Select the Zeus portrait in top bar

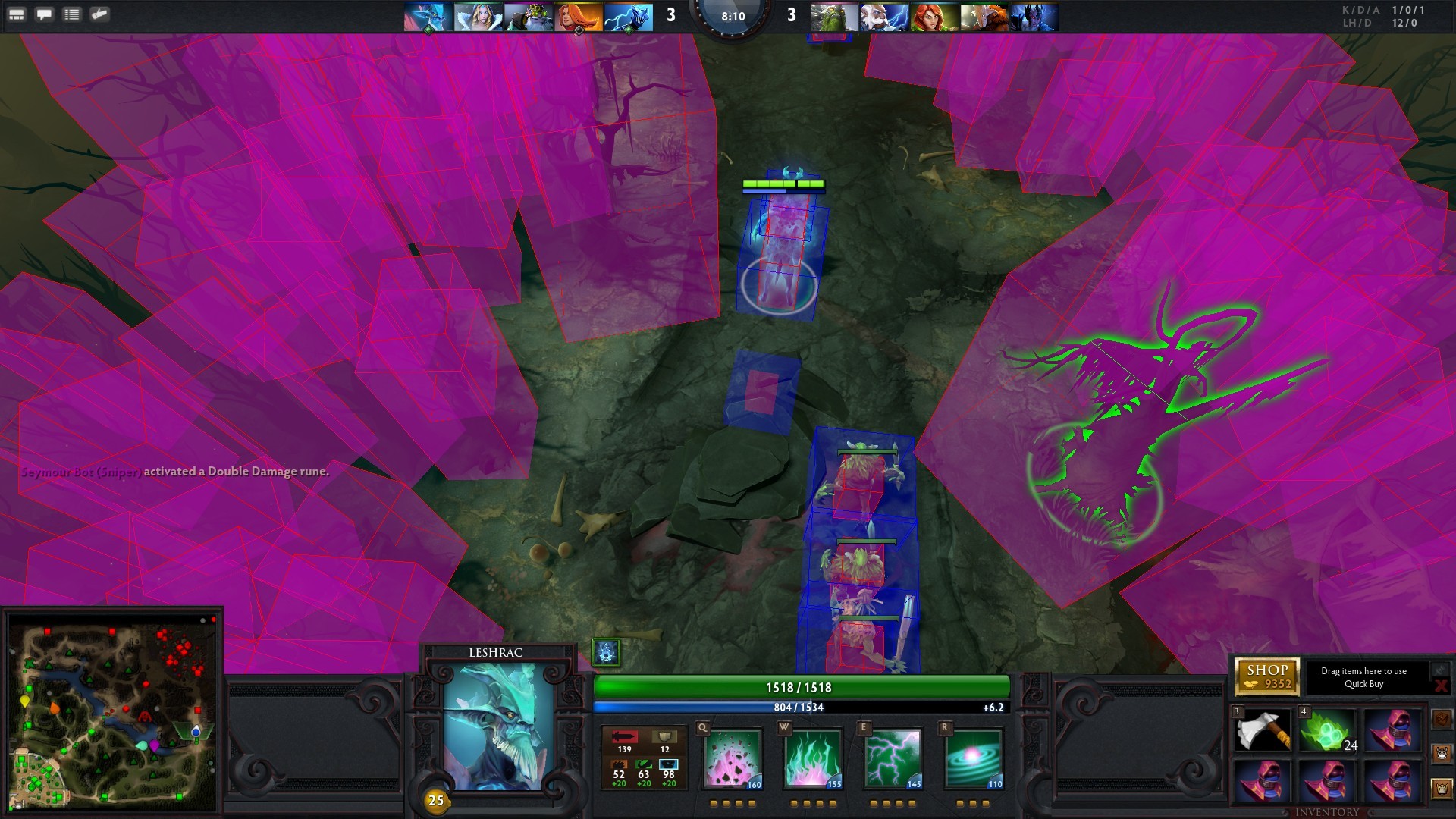(x=884, y=17)
